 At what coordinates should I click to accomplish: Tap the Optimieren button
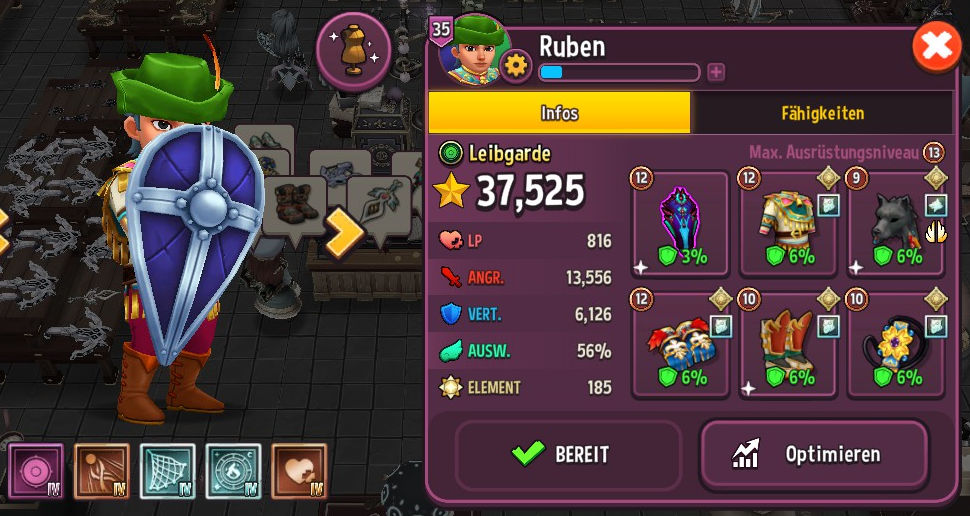pyautogui.click(x=814, y=454)
